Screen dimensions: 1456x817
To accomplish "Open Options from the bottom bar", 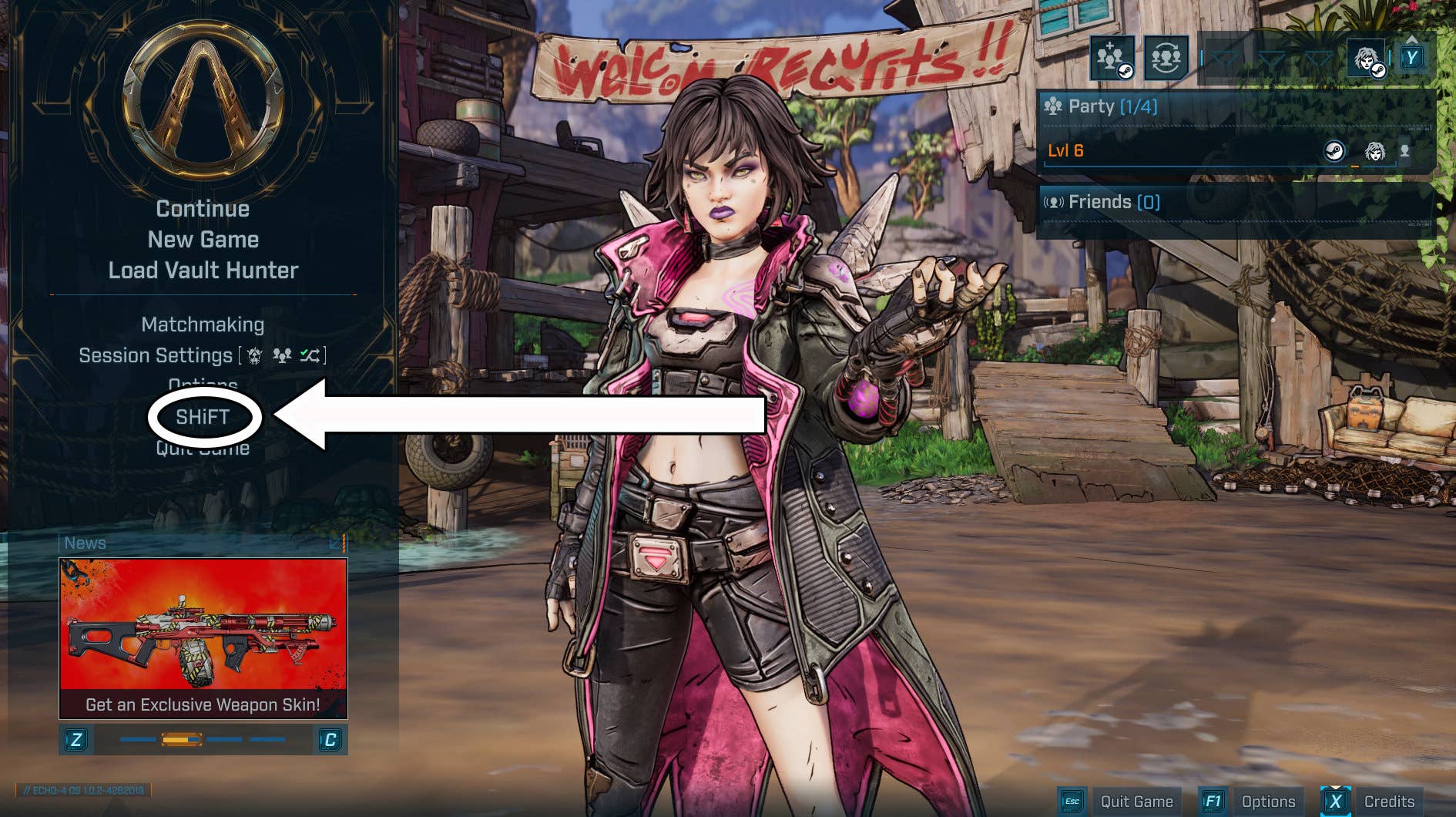I will (x=1268, y=802).
